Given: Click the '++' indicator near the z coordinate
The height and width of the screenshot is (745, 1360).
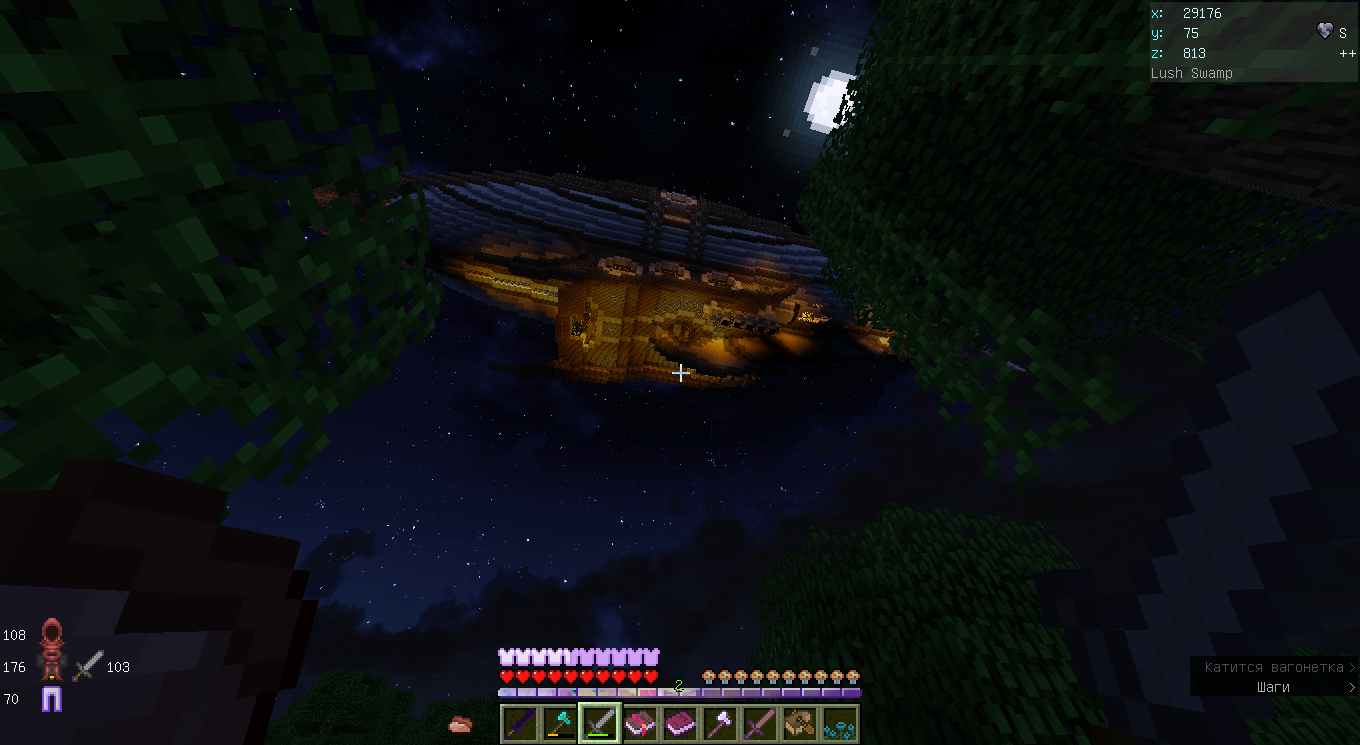Looking at the screenshot, I should click(1345, 52).
